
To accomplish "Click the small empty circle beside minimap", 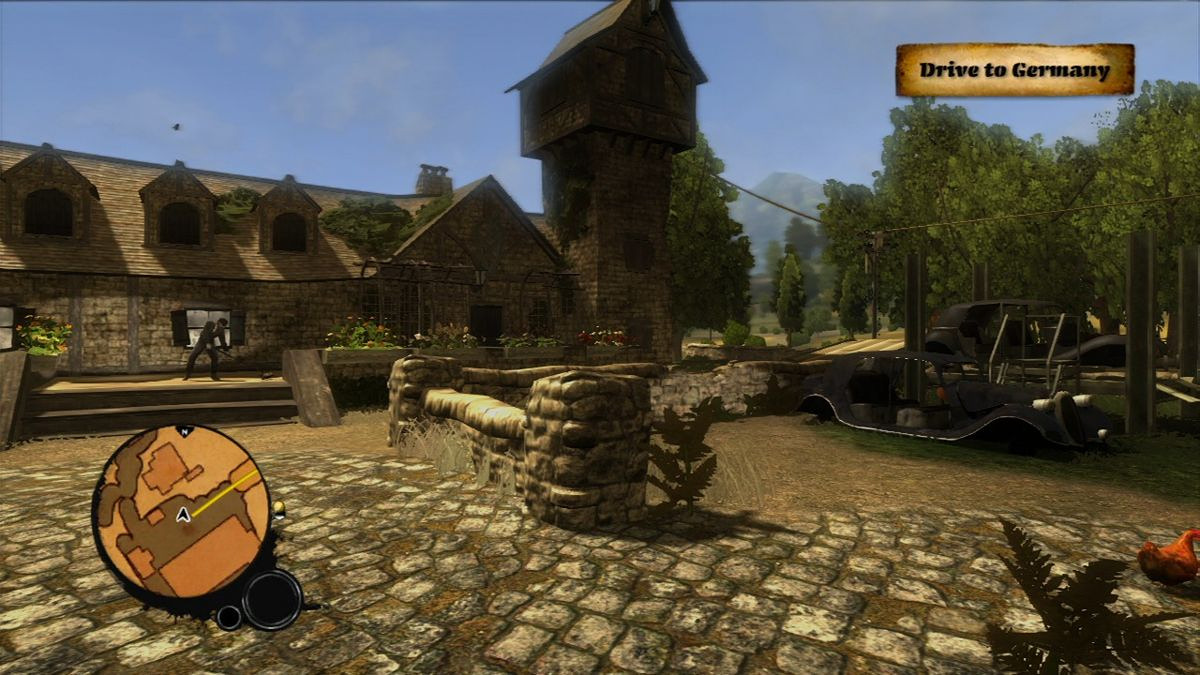I will click(229, 617).
